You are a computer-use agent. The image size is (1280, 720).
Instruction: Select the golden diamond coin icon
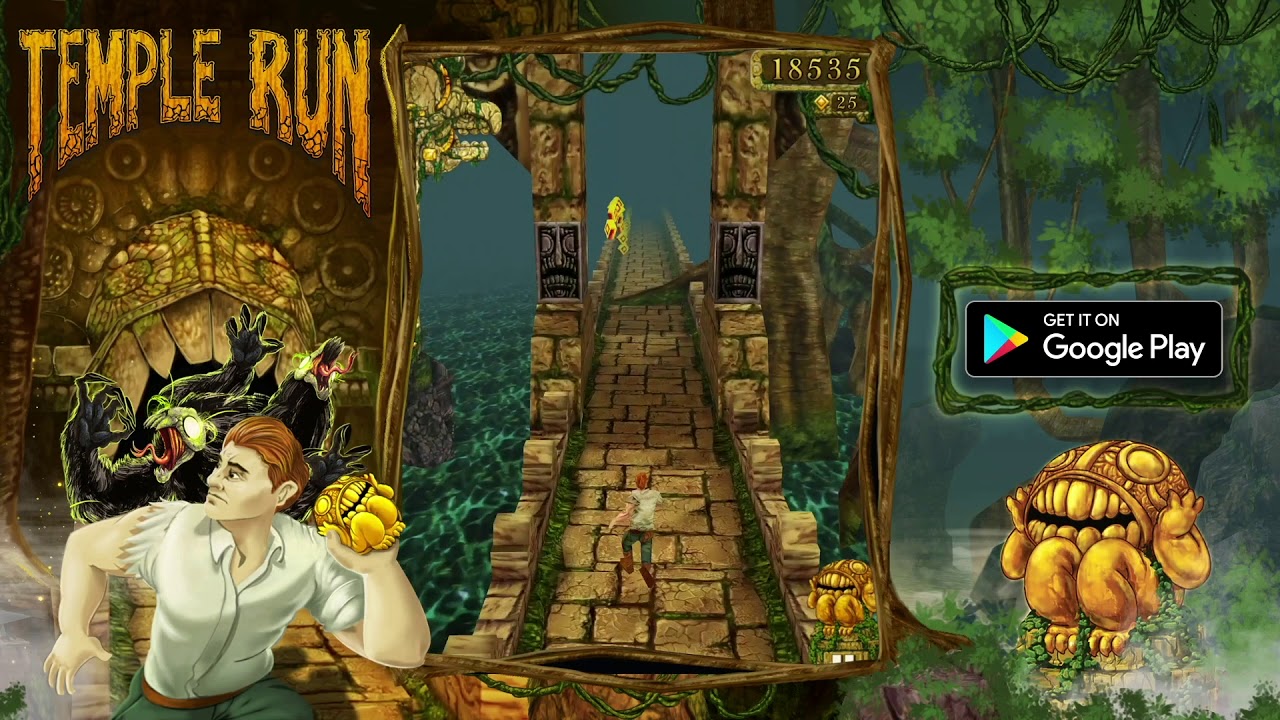click(822, 100)
